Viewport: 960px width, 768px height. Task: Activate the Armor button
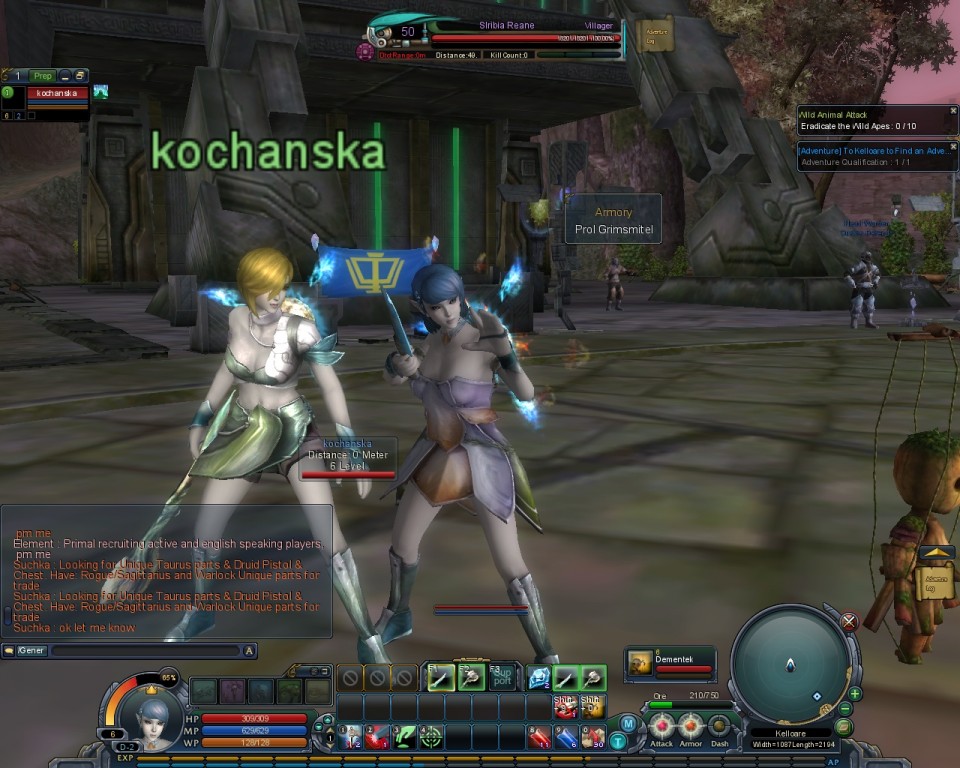(690, 725)
